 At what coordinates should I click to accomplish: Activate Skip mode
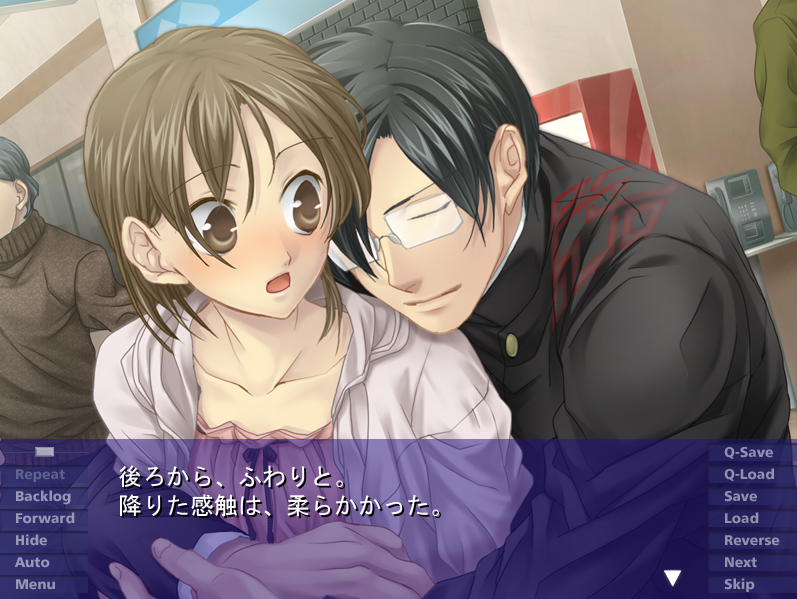click(x=739, y=585)
